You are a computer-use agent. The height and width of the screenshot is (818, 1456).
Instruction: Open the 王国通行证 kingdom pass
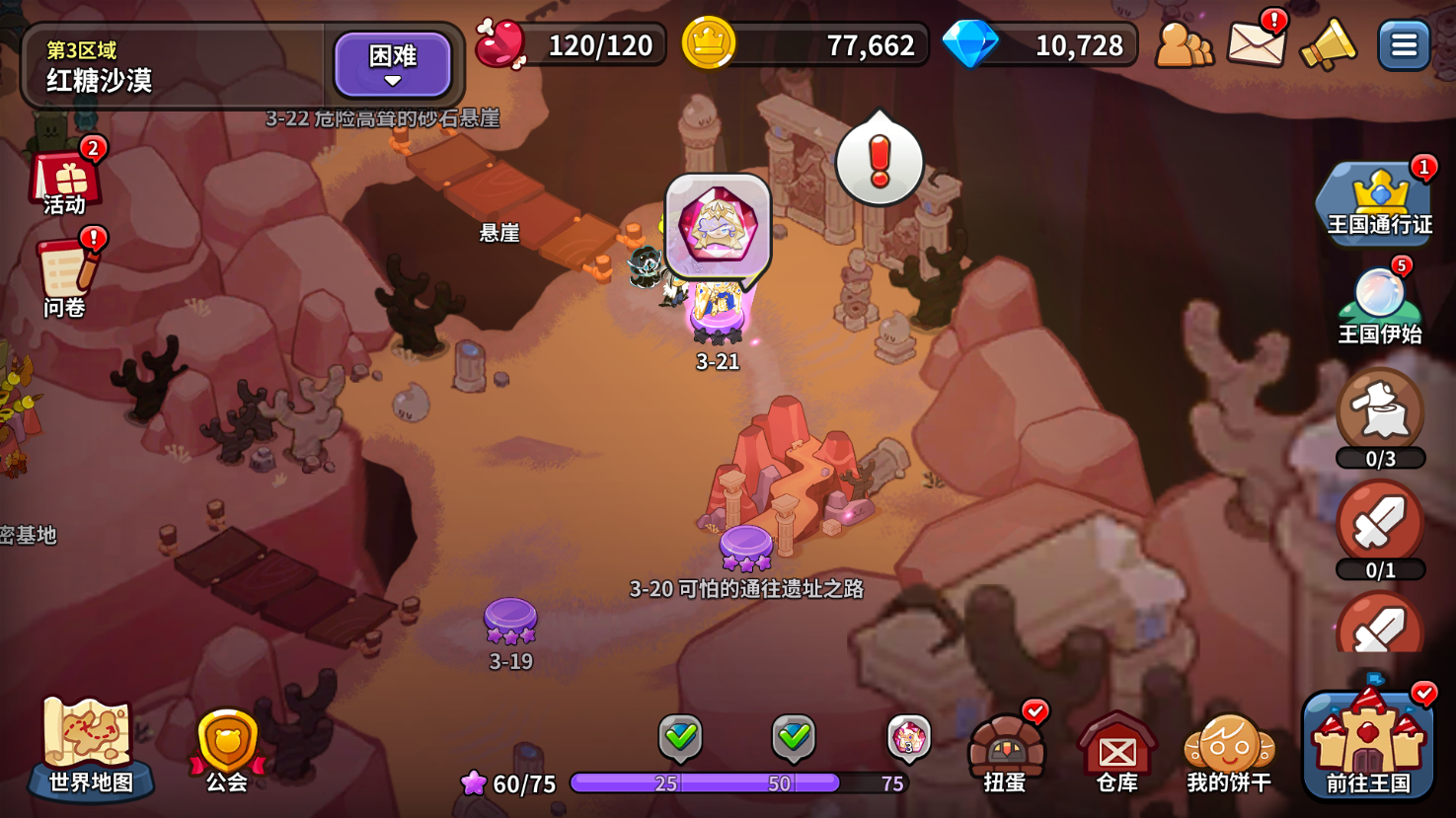pyautogui.click(x=1379, y=202)
